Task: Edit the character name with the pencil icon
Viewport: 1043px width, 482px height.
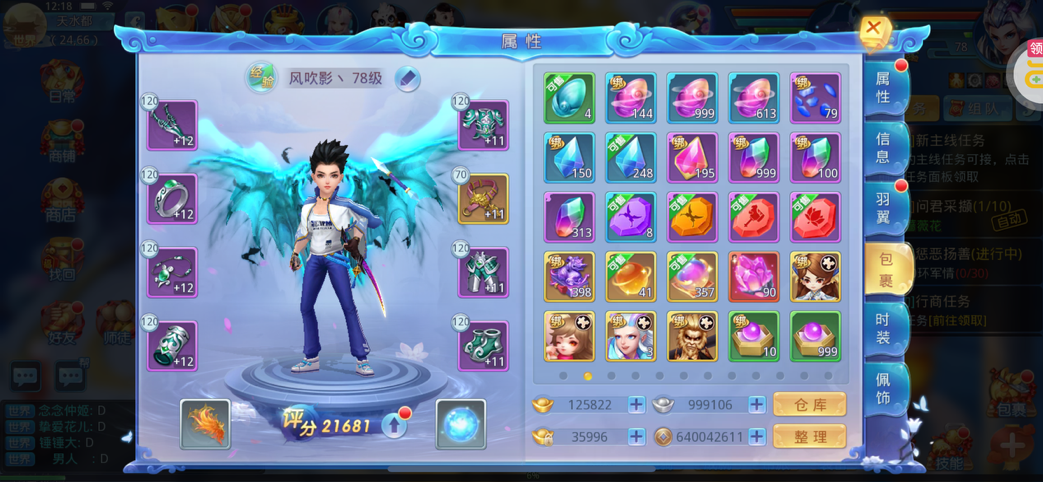Action: point(407,79)
